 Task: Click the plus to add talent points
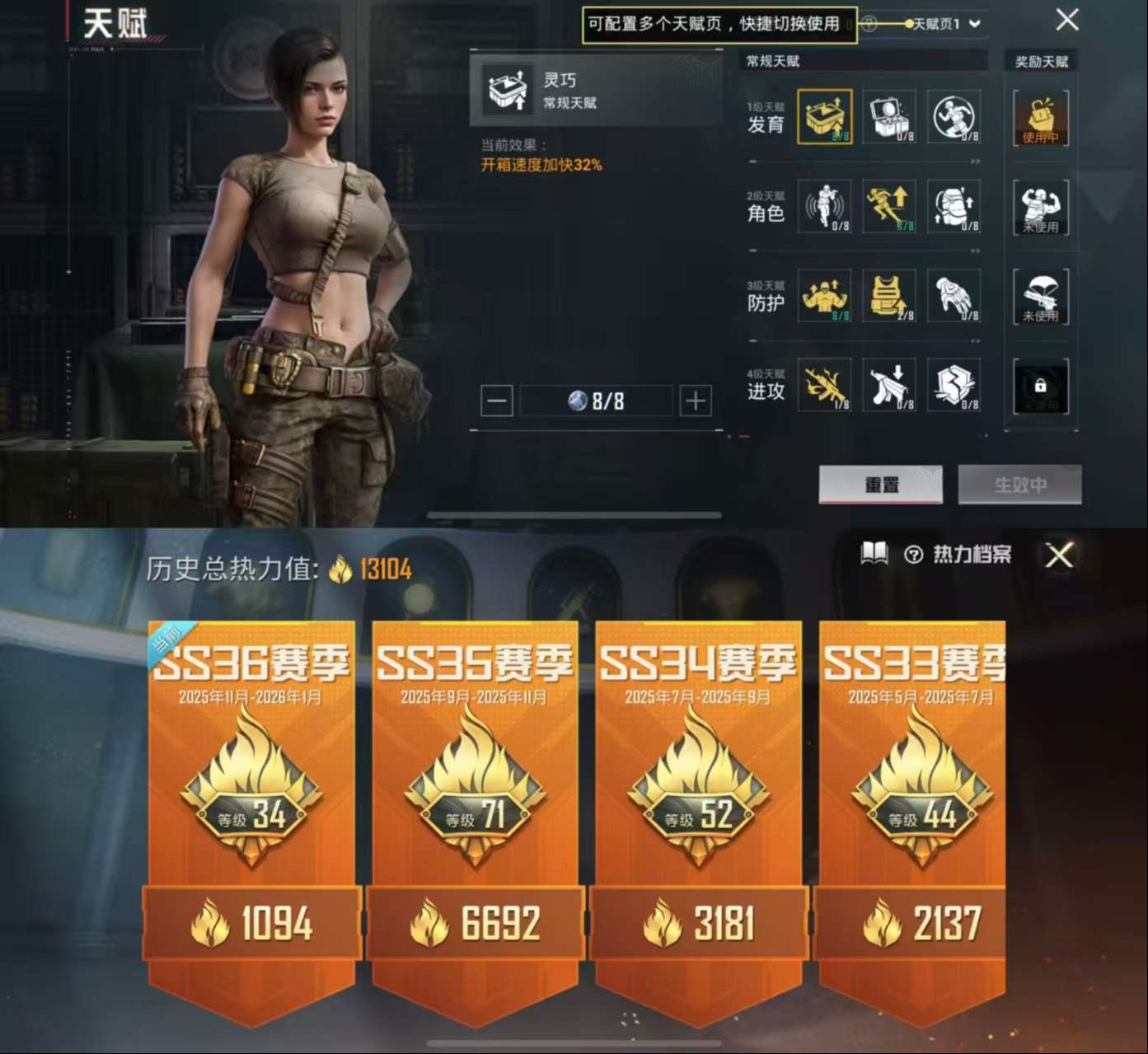click(694, 401)
